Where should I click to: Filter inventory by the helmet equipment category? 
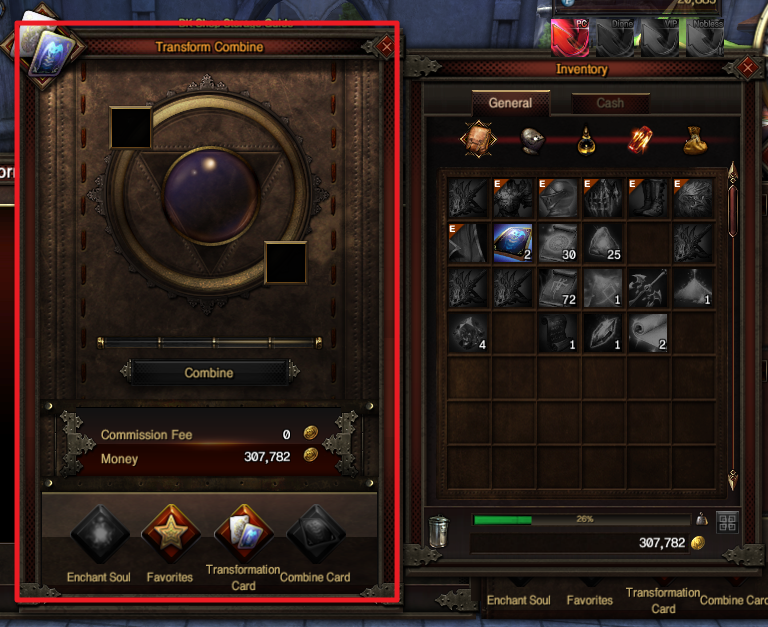click(532, 141)
